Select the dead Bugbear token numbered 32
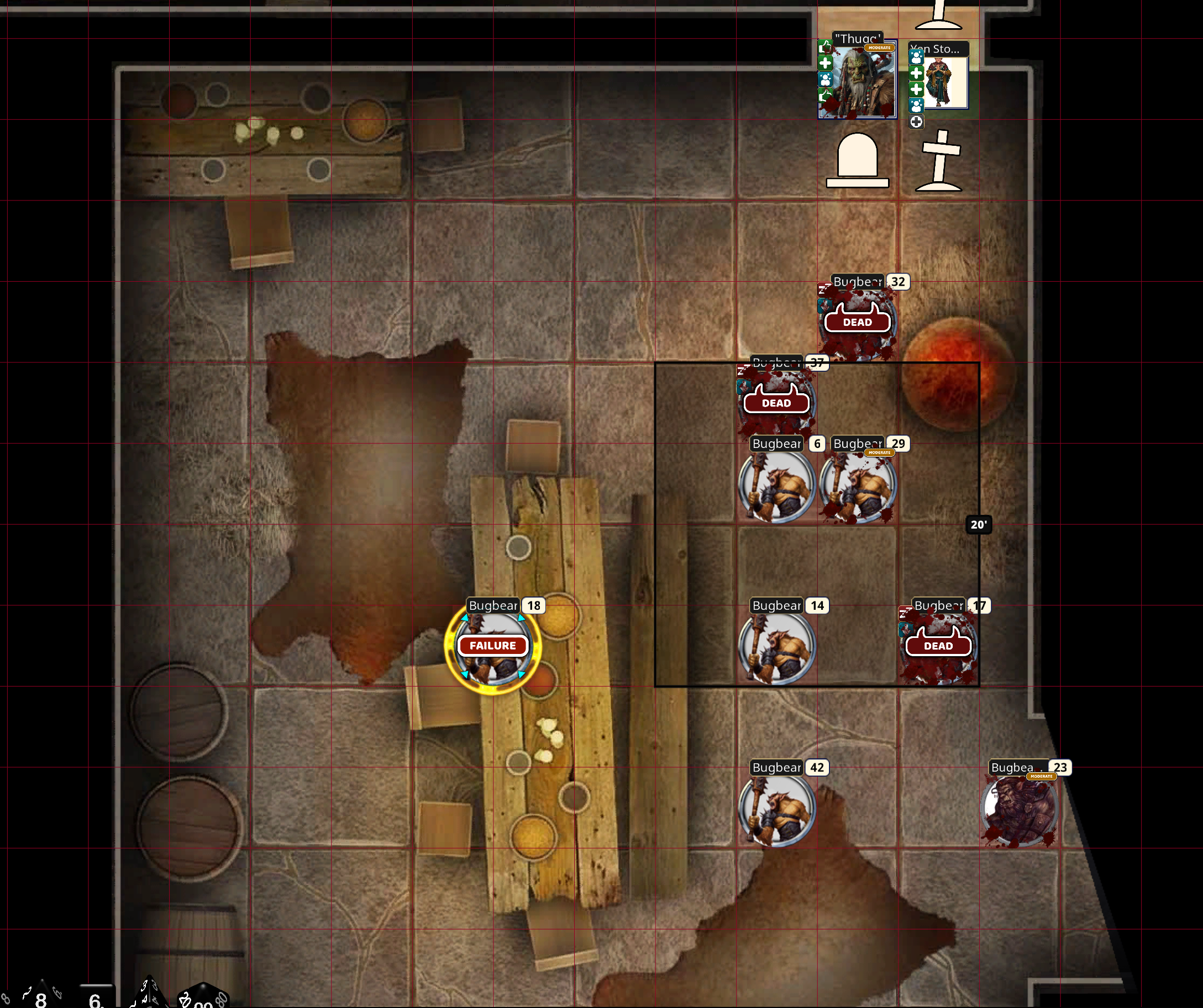This screenshot has width=1203, height=1008. tap(858, 324)
